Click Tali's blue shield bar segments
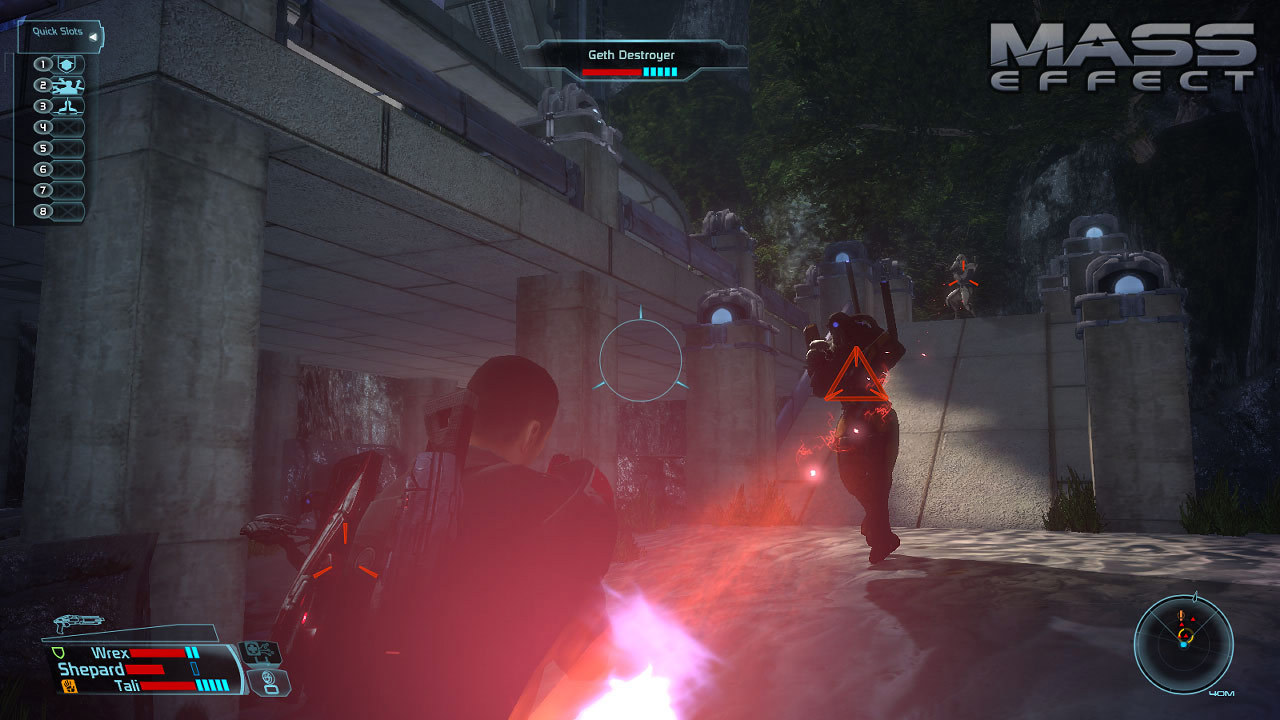1280x720 pixels. click(x=212, y=686)
